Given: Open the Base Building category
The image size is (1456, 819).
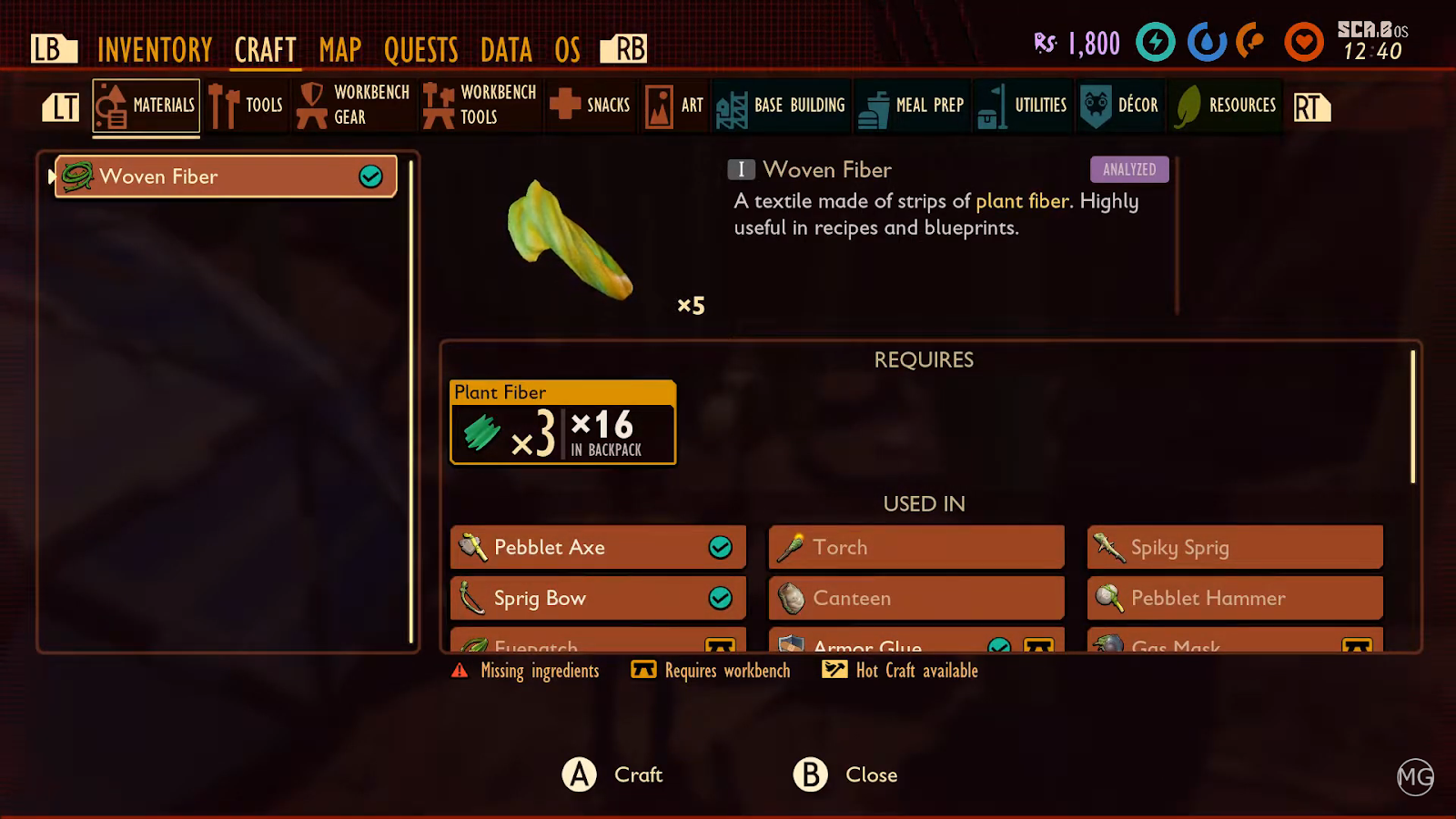Looking at the screenshot, I should (x=781, y=106).
